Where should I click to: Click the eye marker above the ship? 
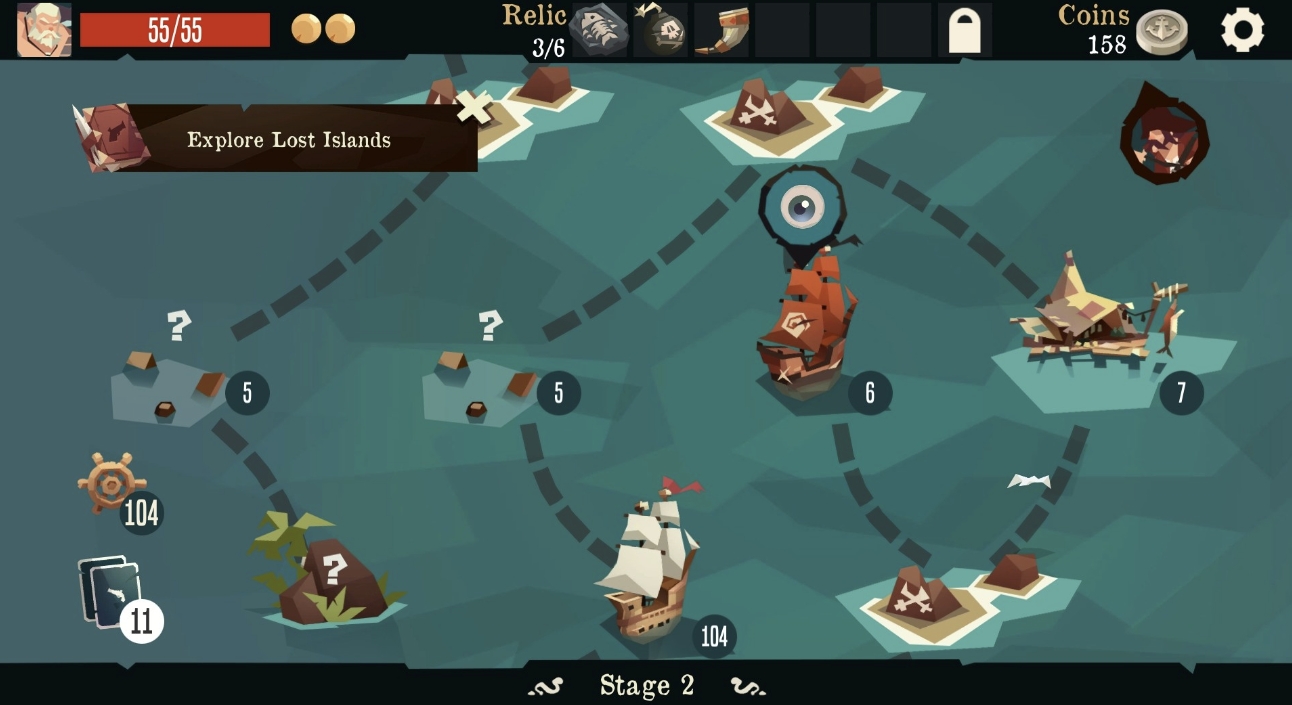coord(802,207)
